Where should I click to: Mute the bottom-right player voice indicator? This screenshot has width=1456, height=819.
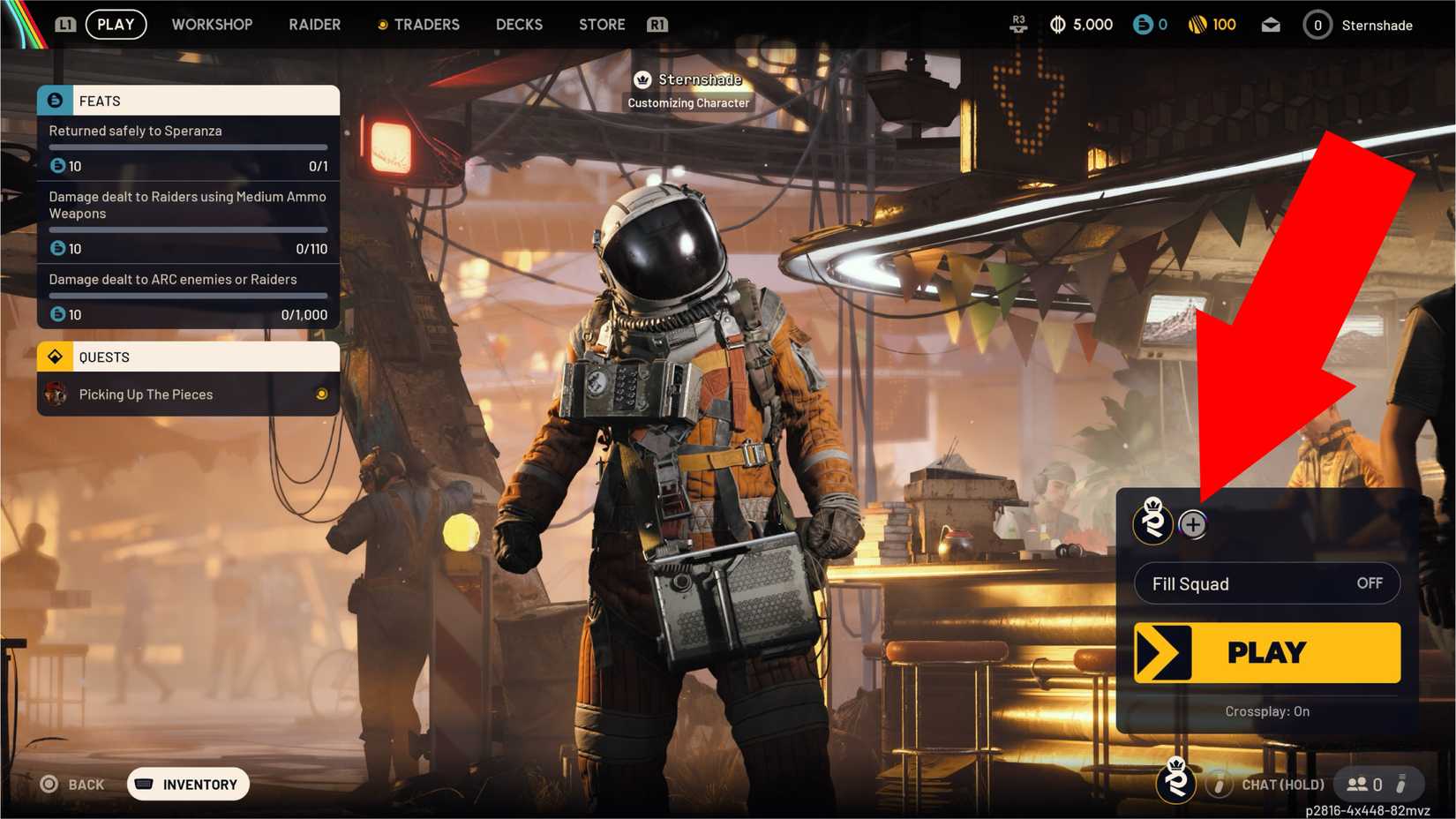(x=1404, y=784)
